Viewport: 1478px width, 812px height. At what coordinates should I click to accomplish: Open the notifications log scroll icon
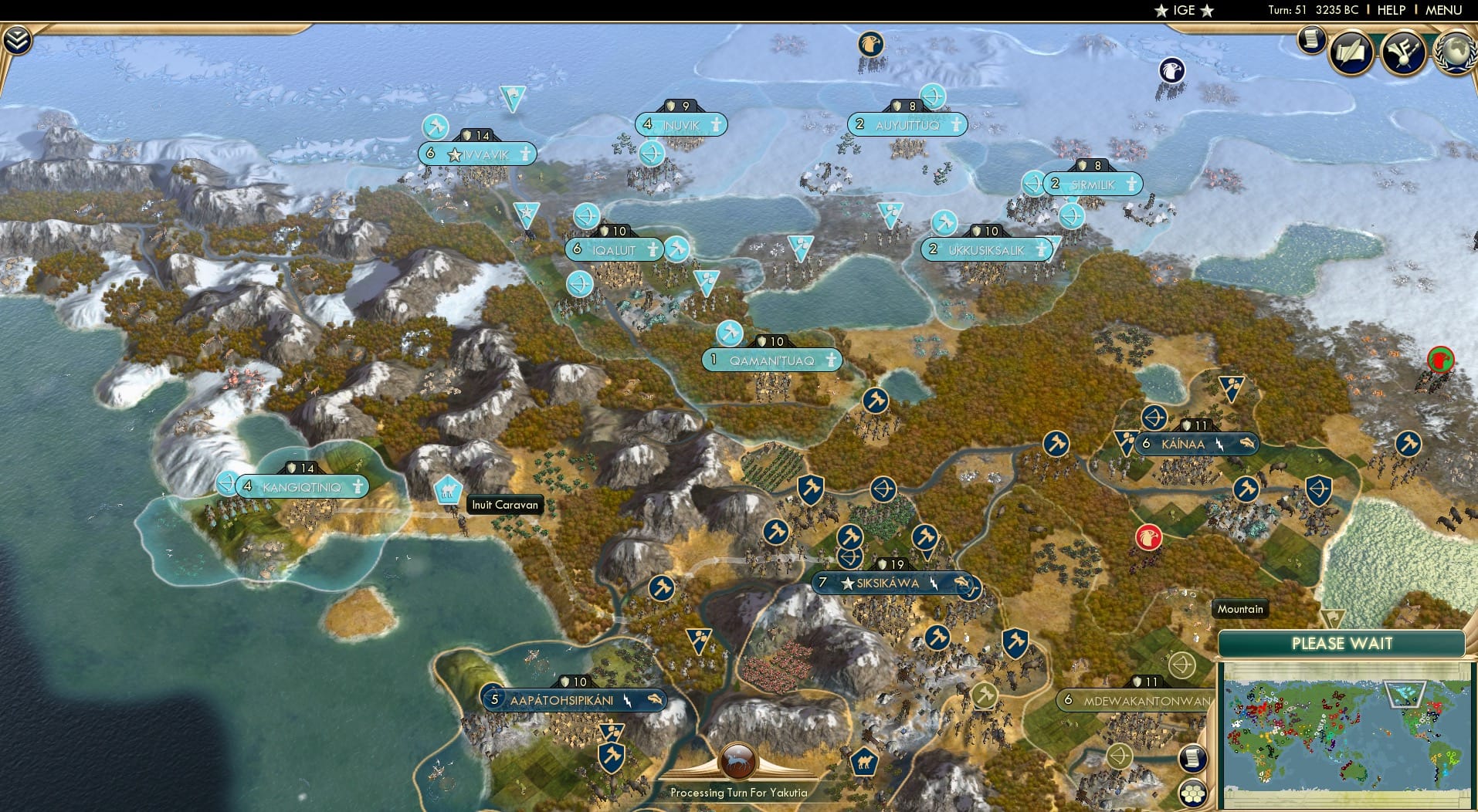tap(1310, 39)
